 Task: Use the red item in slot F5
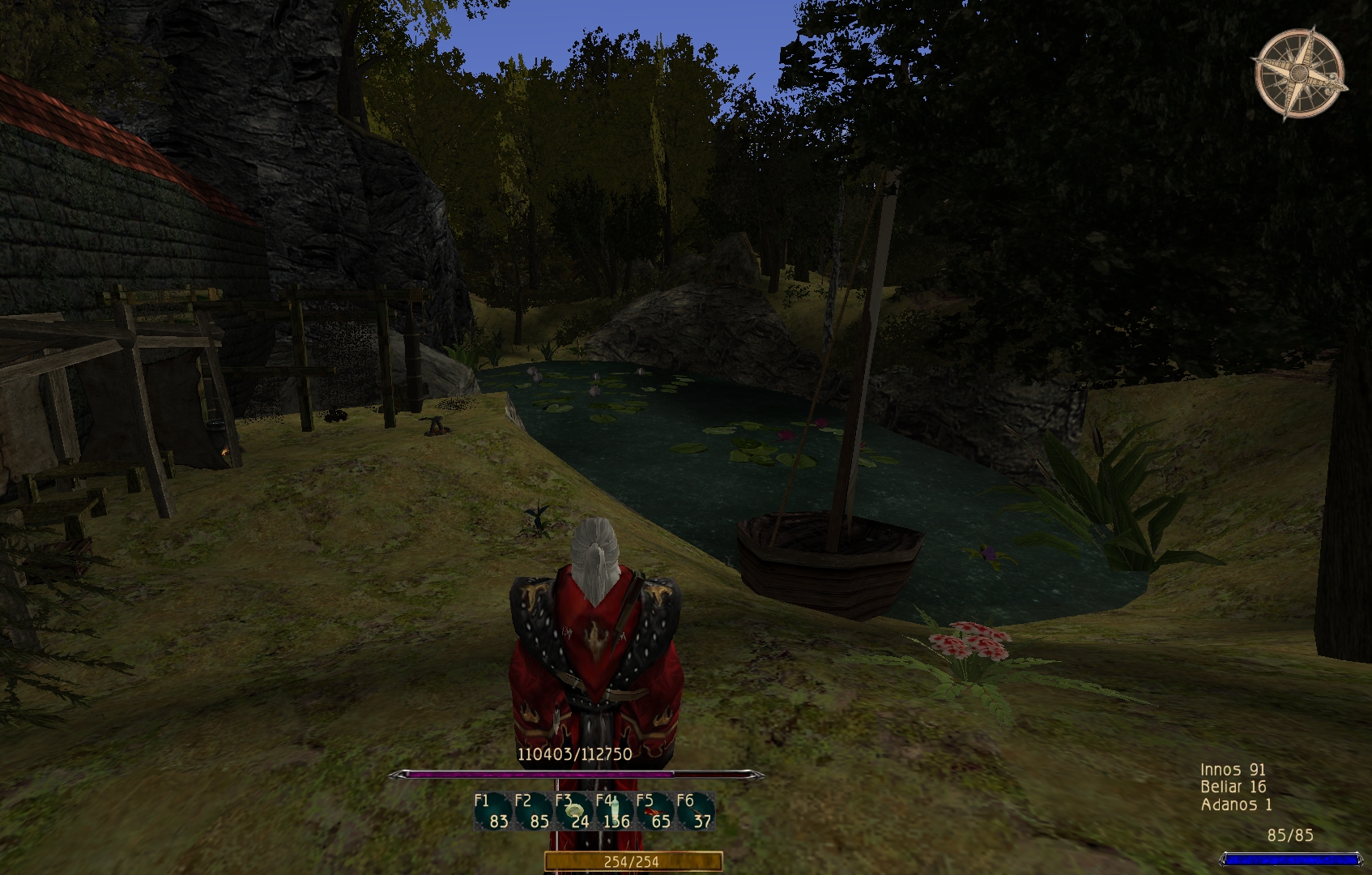[x=654, y=812]
